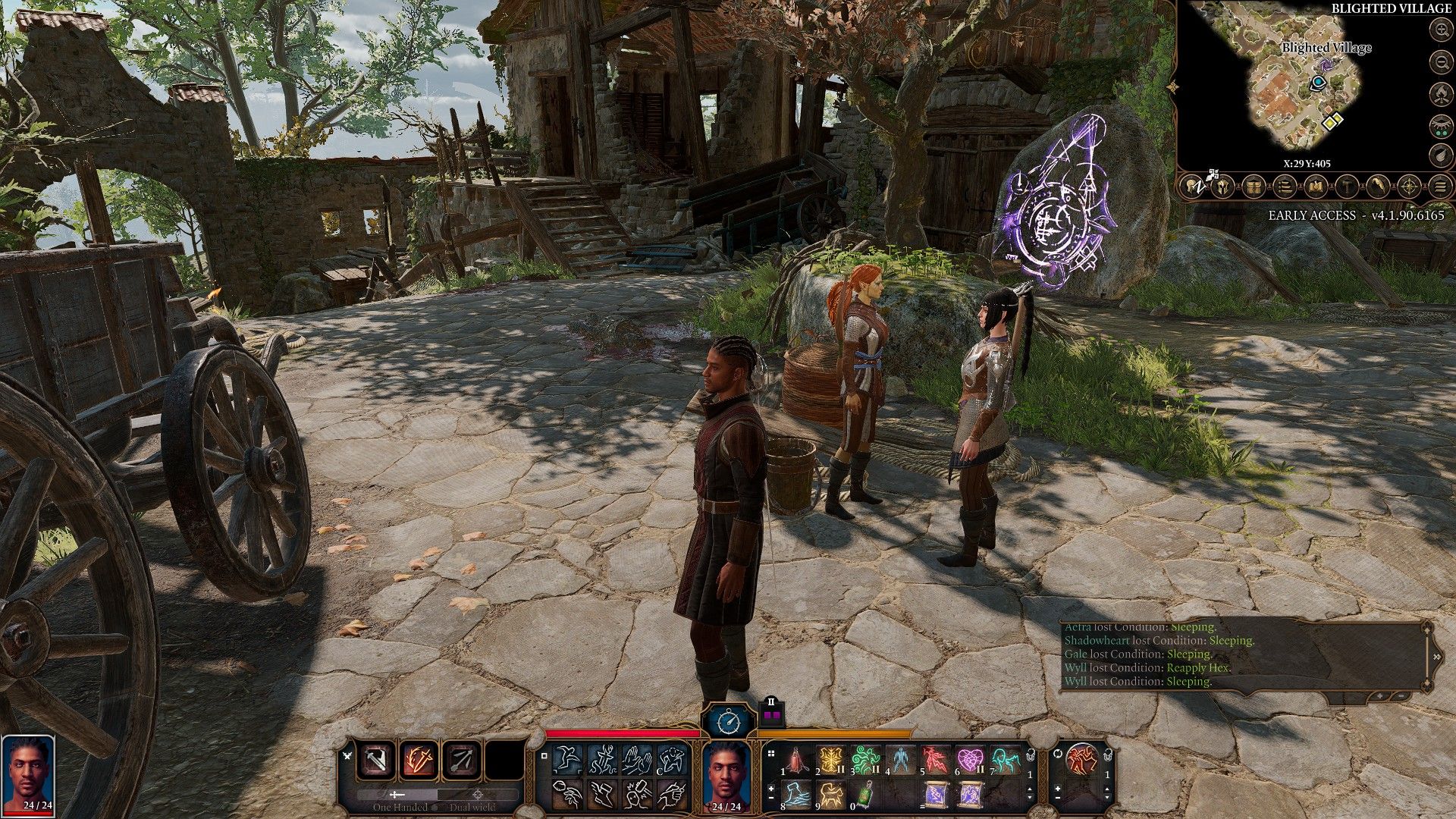Zoom out of the minimap

point(1442,63)
